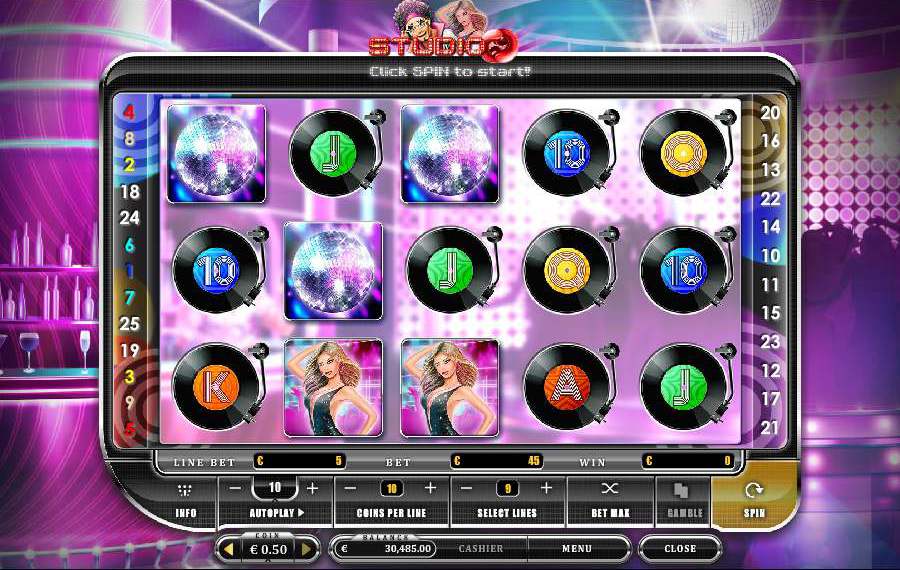The height and width of the screenshot is (570, 900).
Task: Open the INFO paytable
Action: [186, 498]
